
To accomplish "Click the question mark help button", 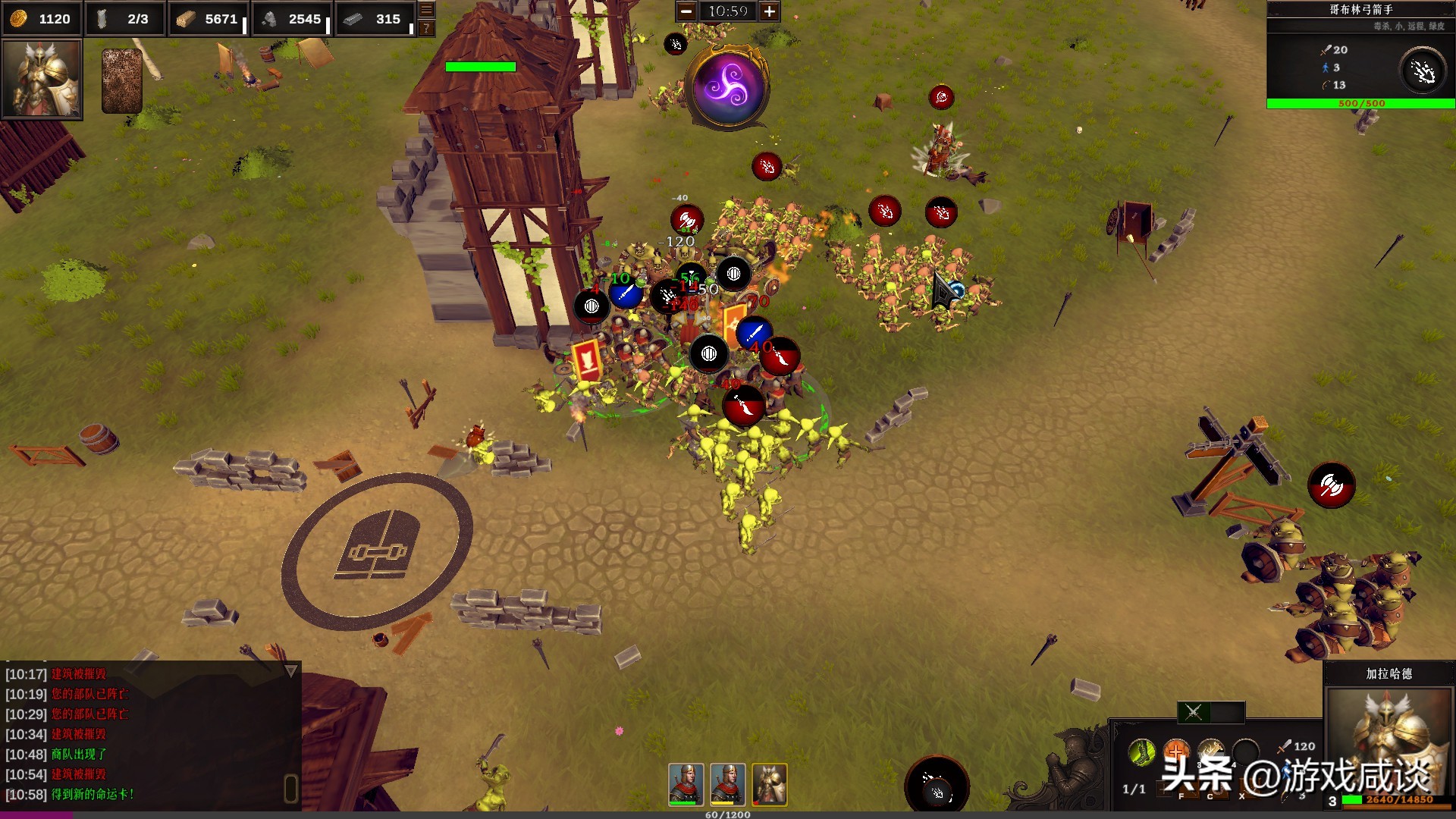I will 427,28.
